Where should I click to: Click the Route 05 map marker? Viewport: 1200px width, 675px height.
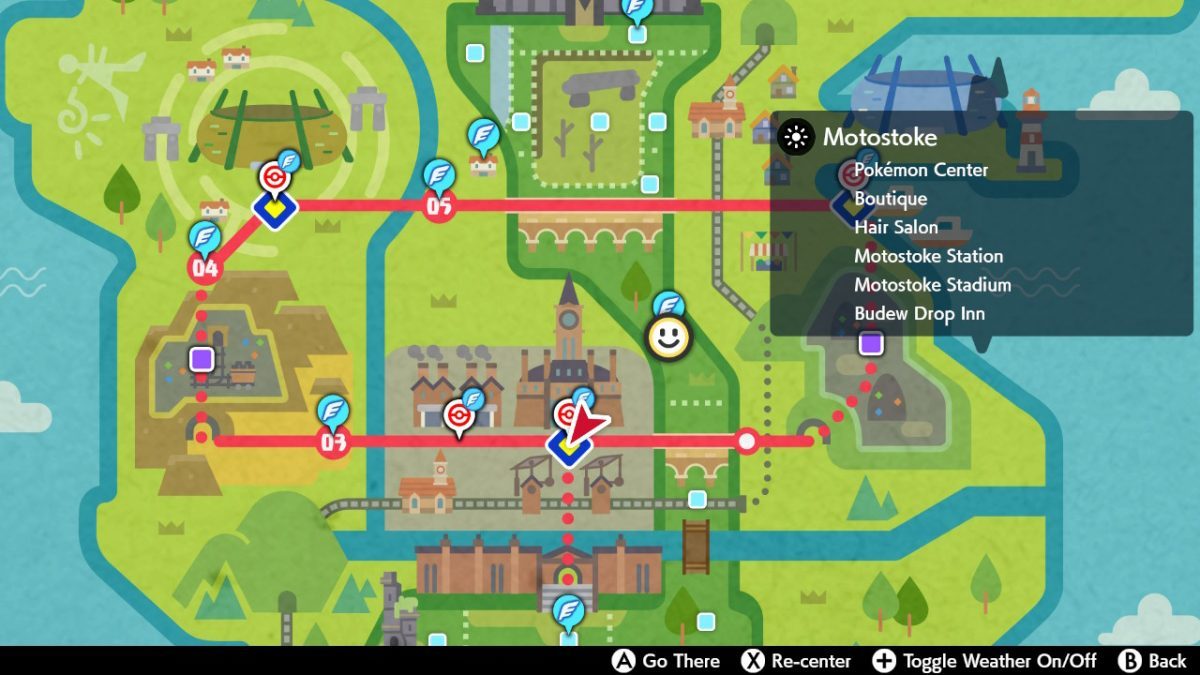(439, 206)
